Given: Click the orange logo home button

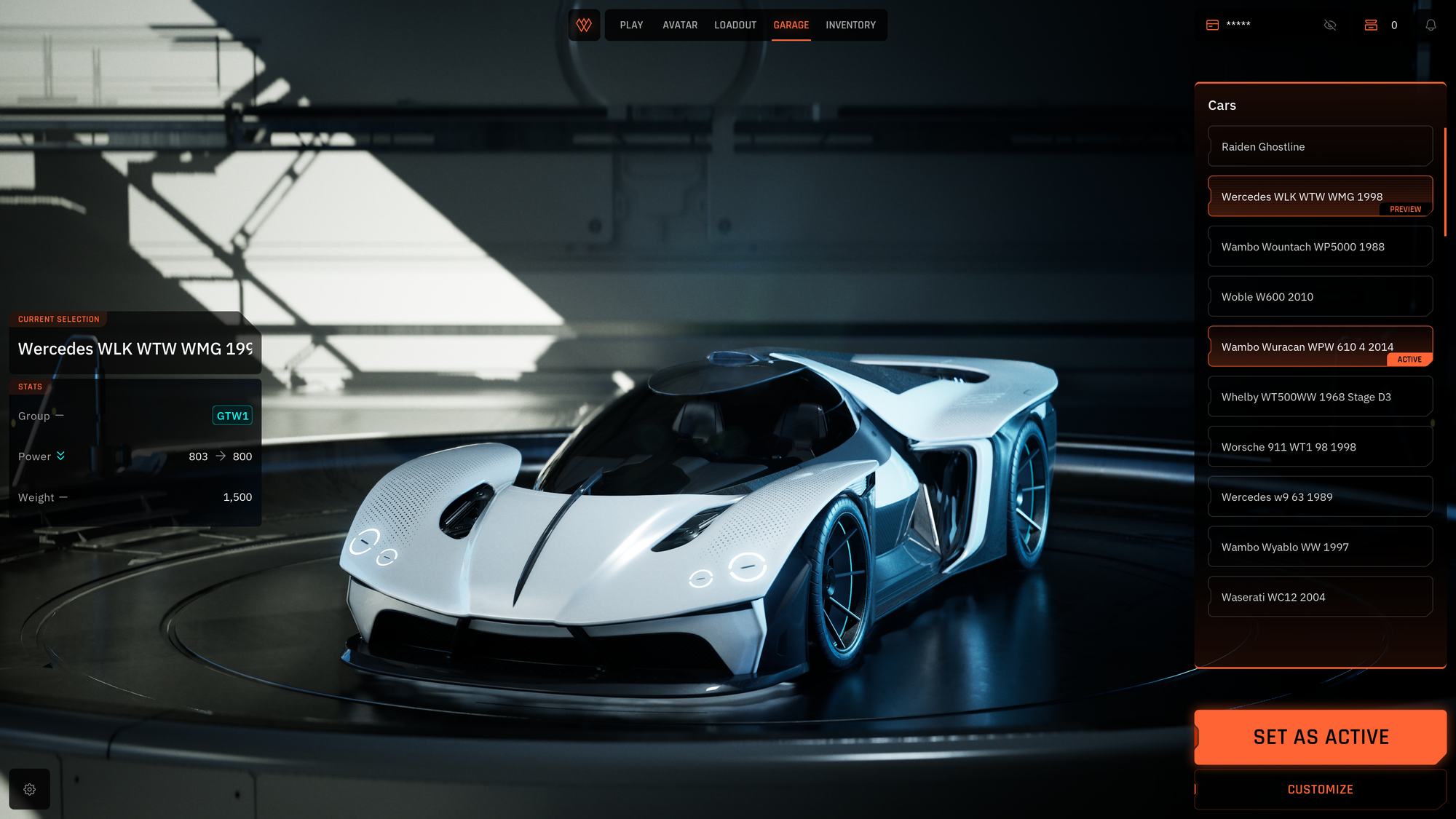Looking at the screenshot, I should [x=584, y=25].
